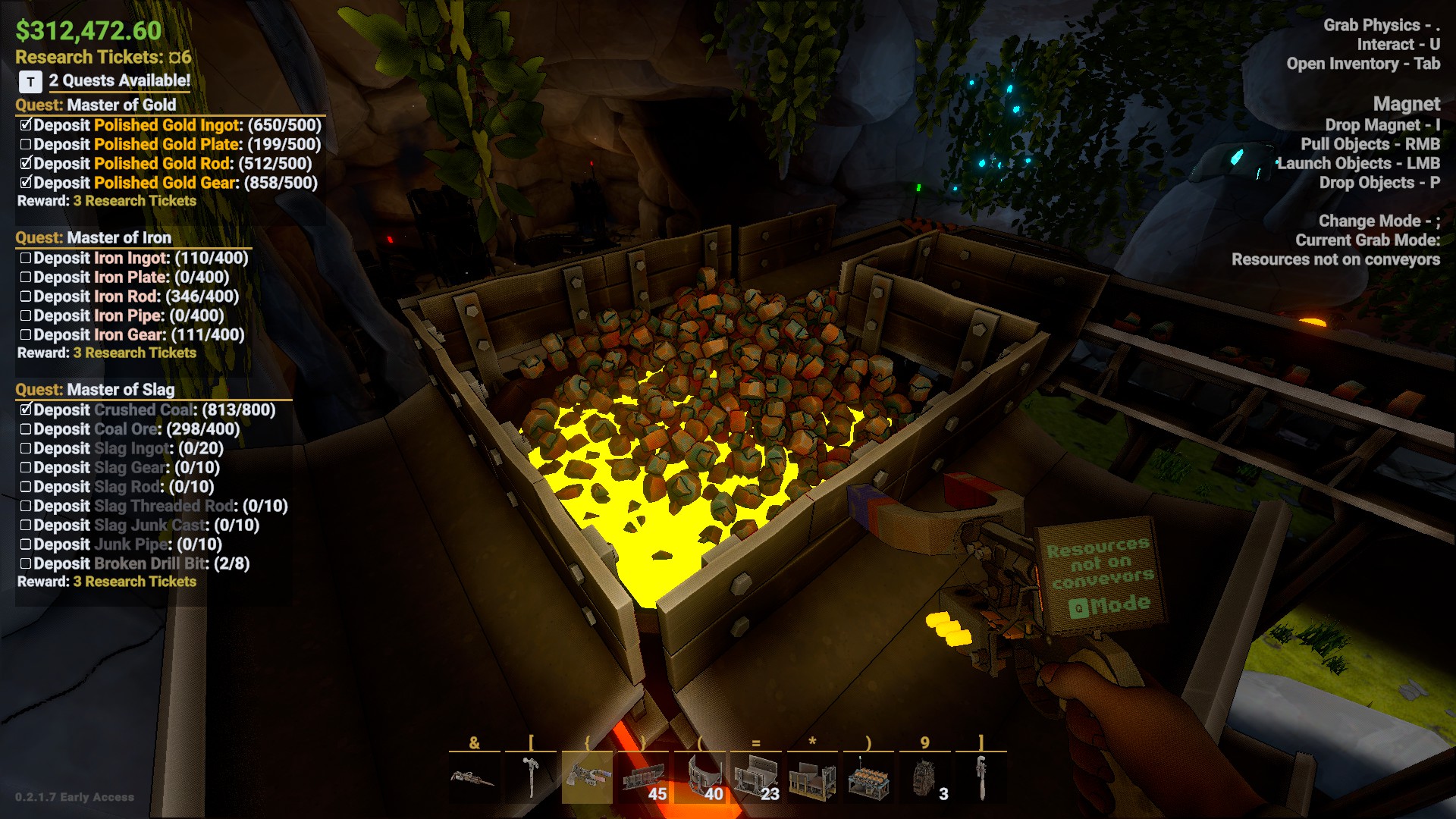Select the hammer tool slot

tap(531, 778)
